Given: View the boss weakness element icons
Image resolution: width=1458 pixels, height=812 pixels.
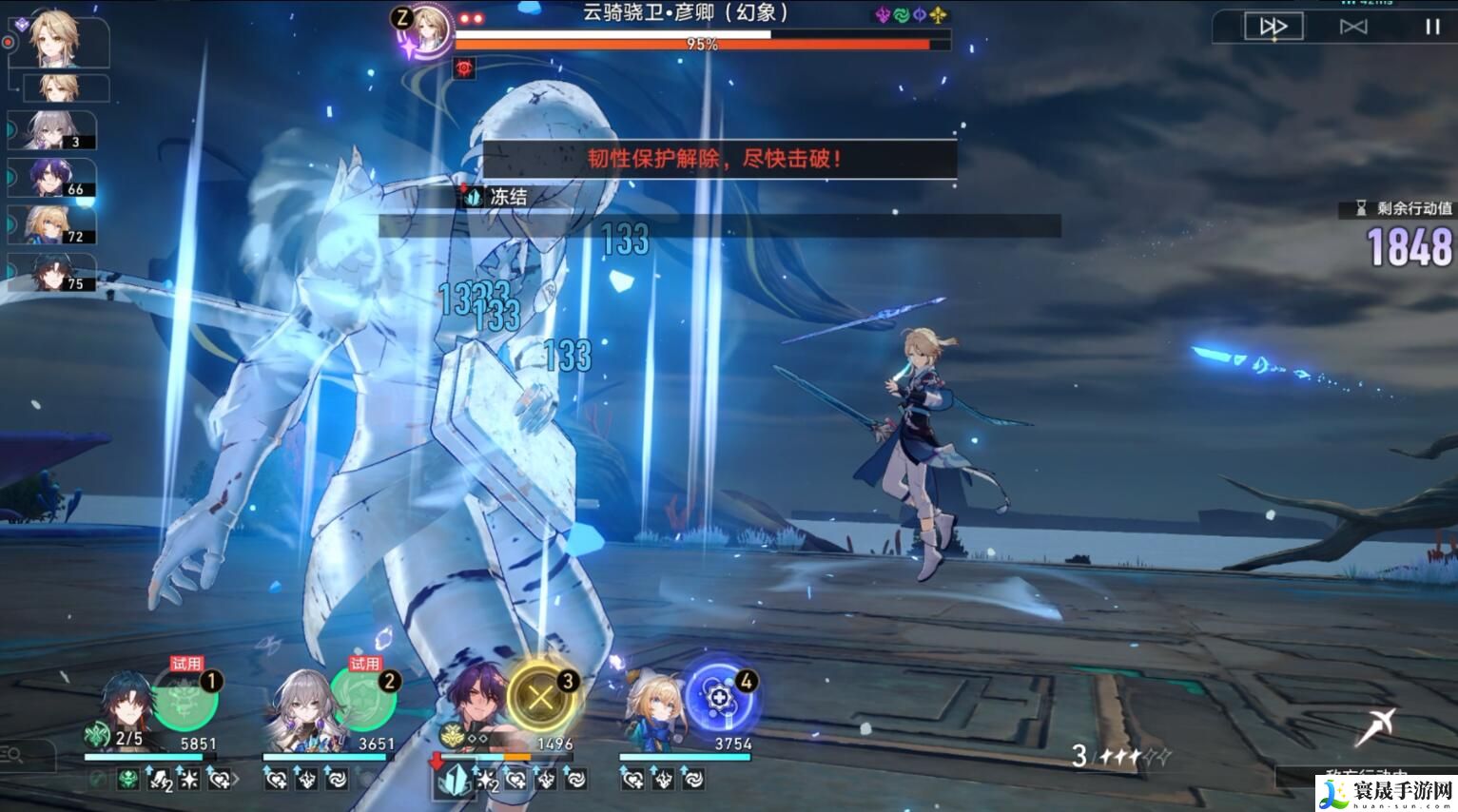Looking at the screenshot, I should click(x=910, y=15).
